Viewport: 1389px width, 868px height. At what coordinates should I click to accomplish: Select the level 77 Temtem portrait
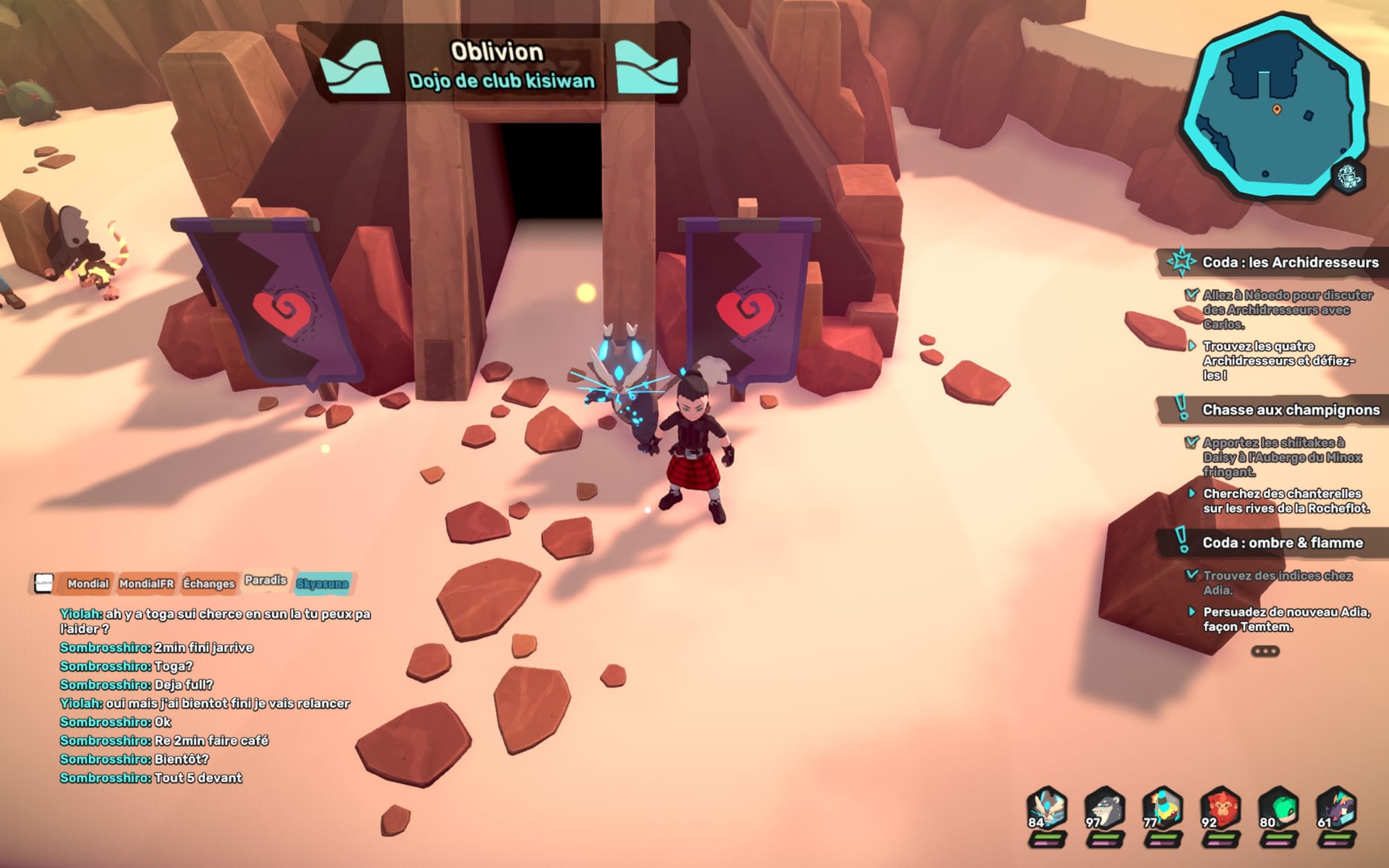coord(1162,810)
